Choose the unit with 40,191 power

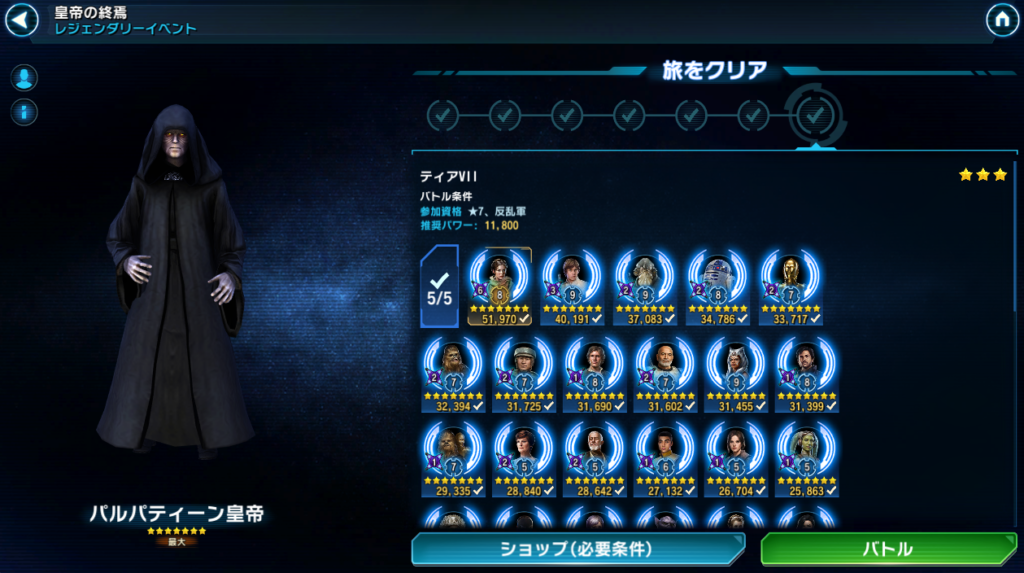pyautogui.click(x=572, y=285)
